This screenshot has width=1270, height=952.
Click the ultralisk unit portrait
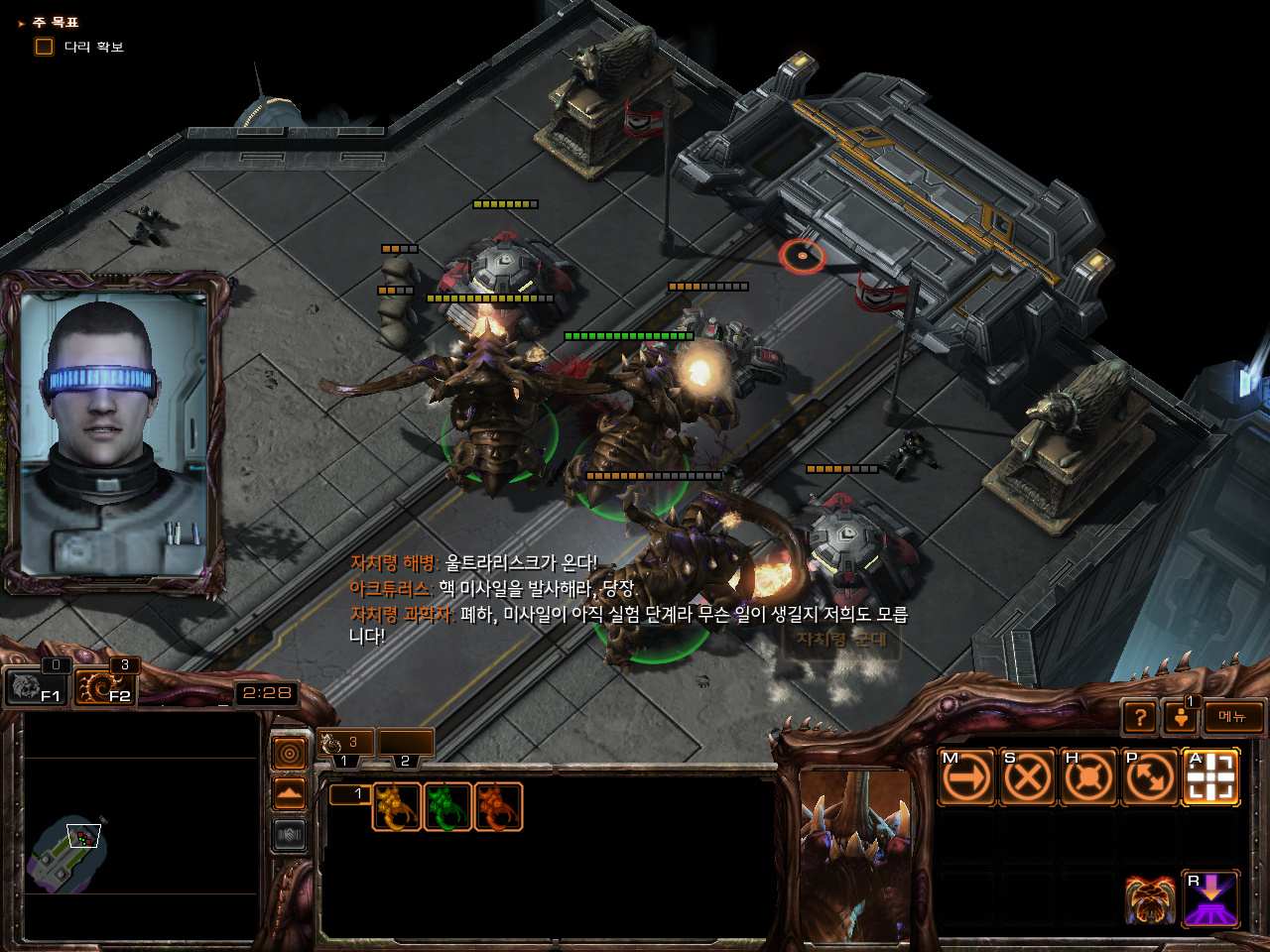point(855,853)
